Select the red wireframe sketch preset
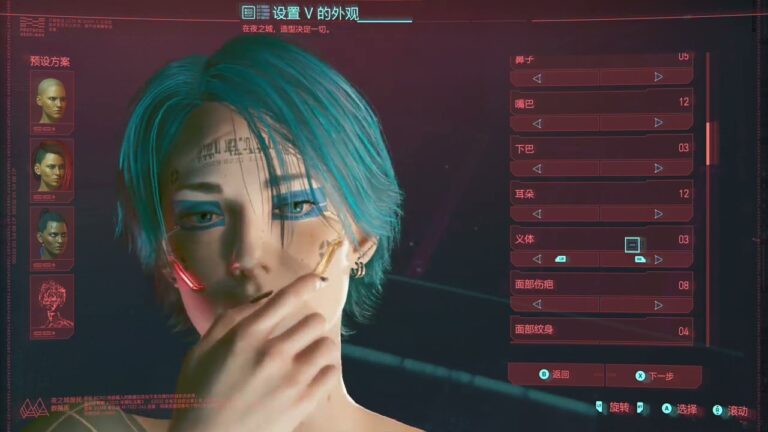The image size is (768, 432). pos(52,305)
